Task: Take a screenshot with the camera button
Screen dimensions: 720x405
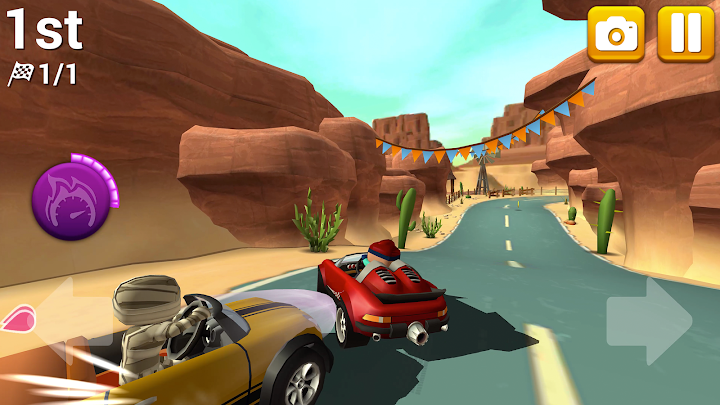Action: click(616, 34)
